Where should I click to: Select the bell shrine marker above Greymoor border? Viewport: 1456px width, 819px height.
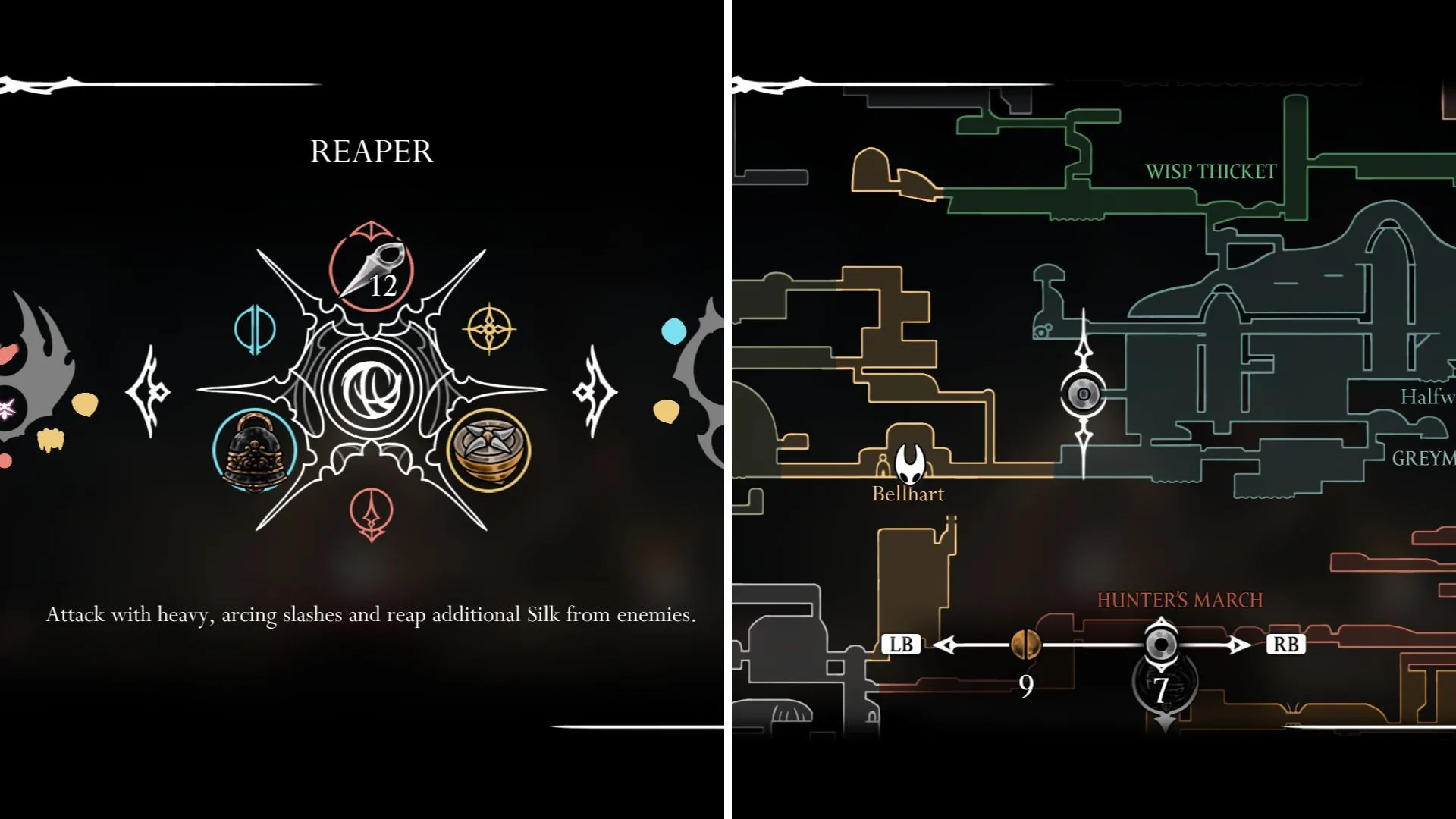pos(1084,392)
